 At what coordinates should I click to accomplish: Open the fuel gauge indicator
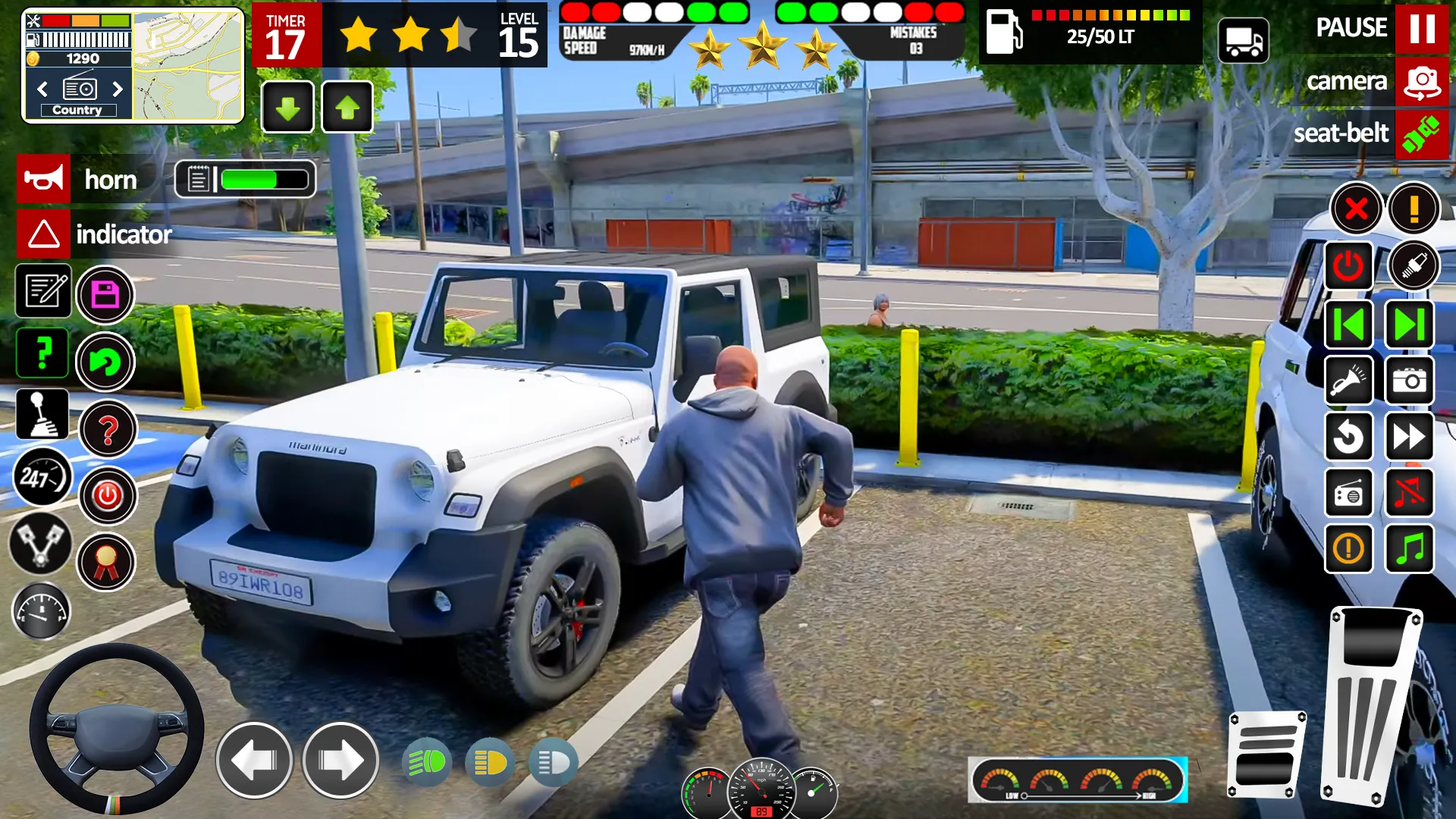point(42,611)
